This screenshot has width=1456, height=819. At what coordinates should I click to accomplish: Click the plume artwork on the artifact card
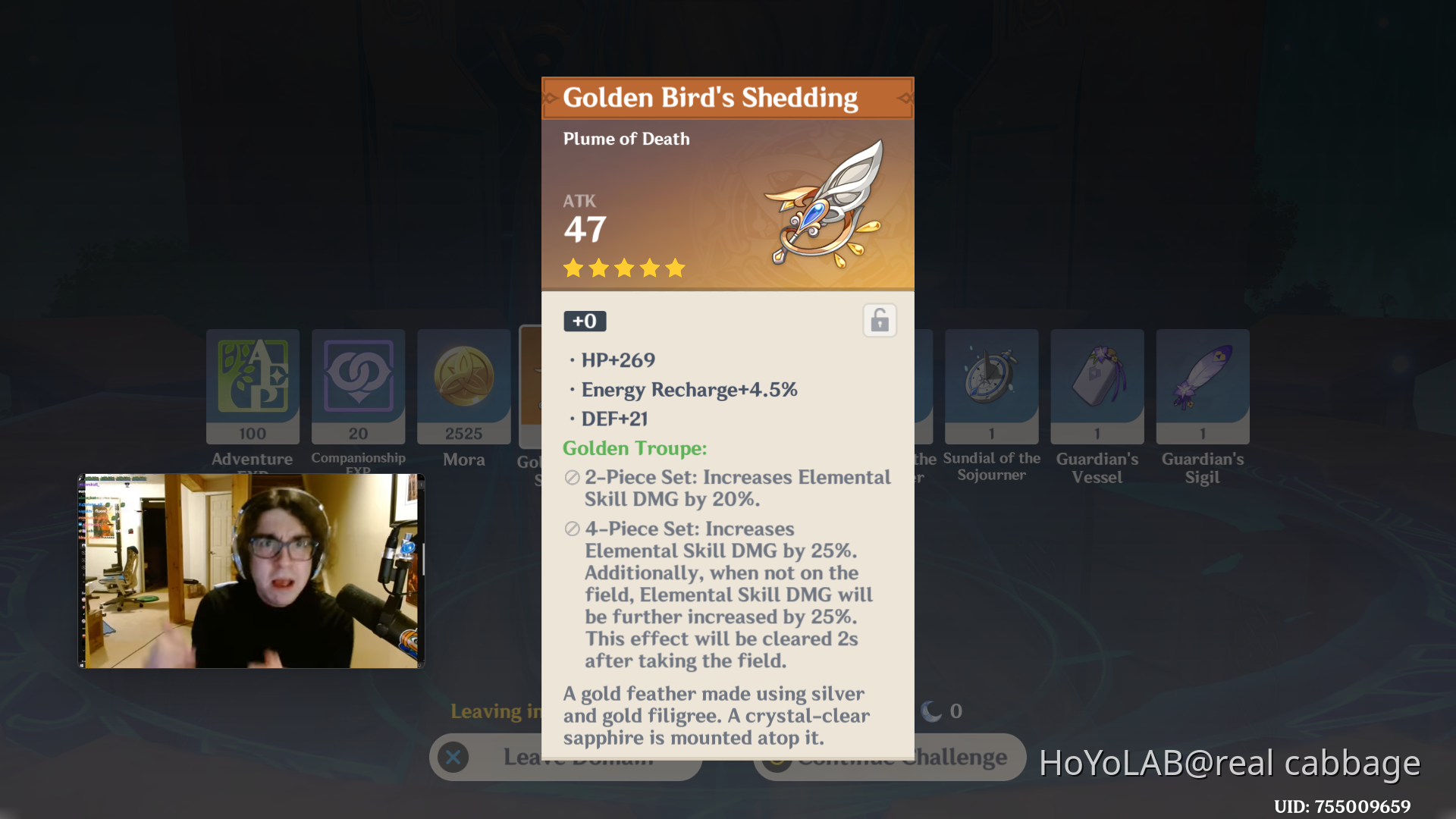827,205
